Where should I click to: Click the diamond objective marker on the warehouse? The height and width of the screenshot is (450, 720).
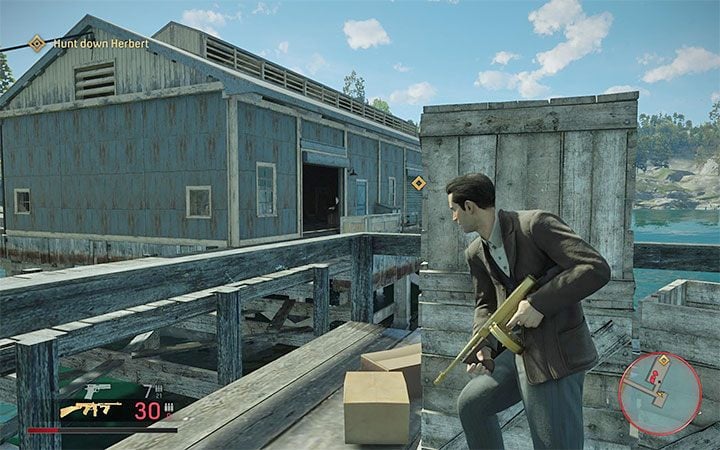point(418,183)
